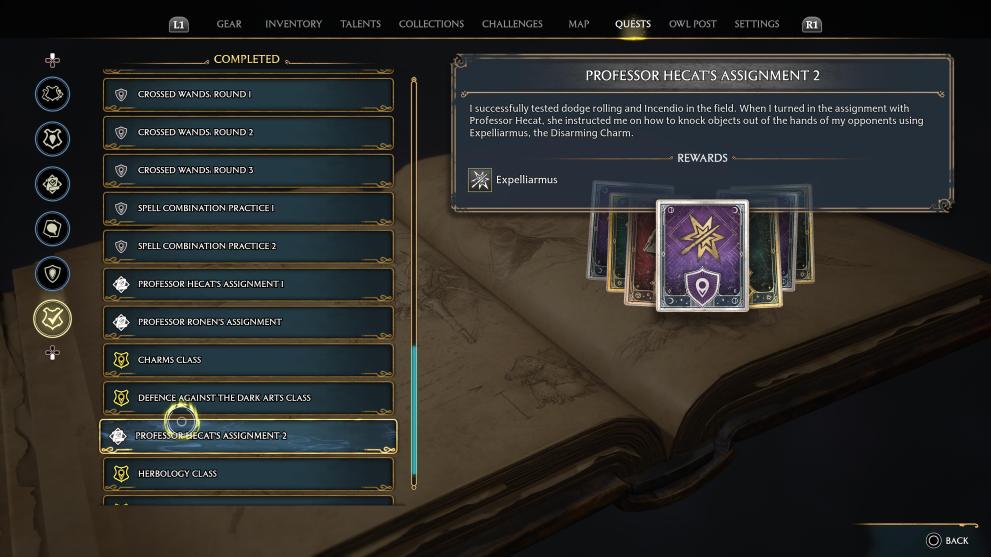View Spell Combination Practice 1 quest
Viewport: 991px width, 557px height.
tap(248, 209)
